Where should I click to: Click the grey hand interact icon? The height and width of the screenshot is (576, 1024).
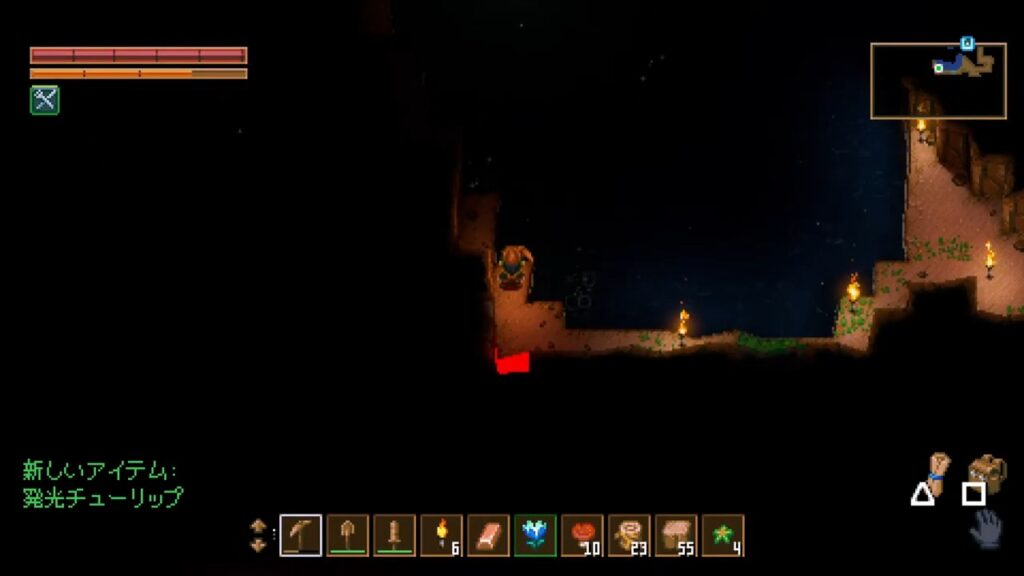(x=987, y=527)
